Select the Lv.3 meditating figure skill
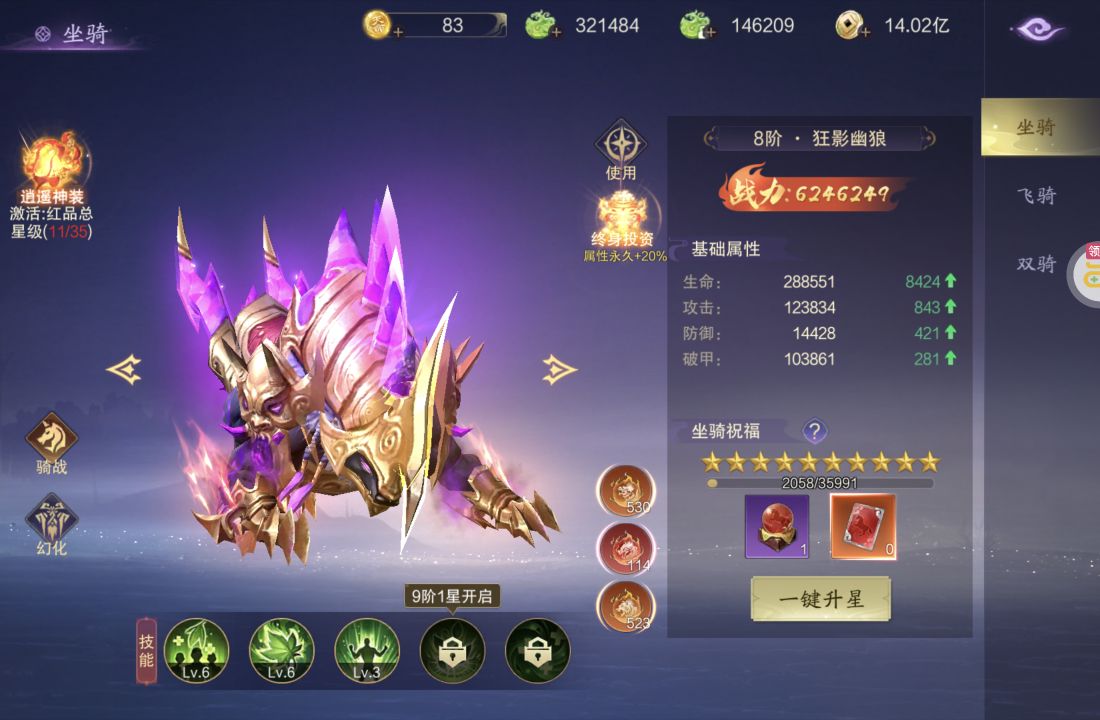 [367, 650]
